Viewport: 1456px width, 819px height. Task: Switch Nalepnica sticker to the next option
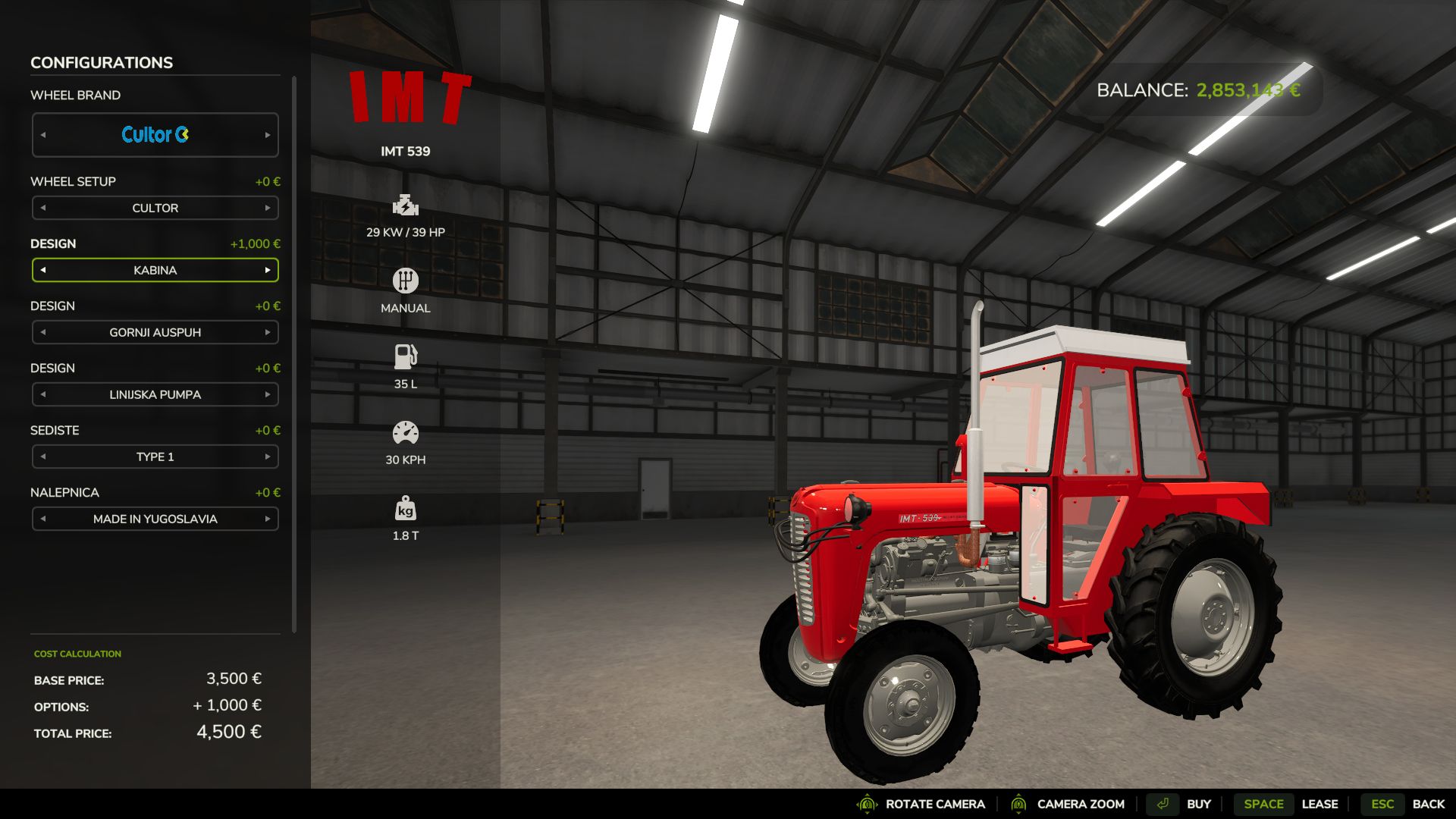click(x=268, y=519)
